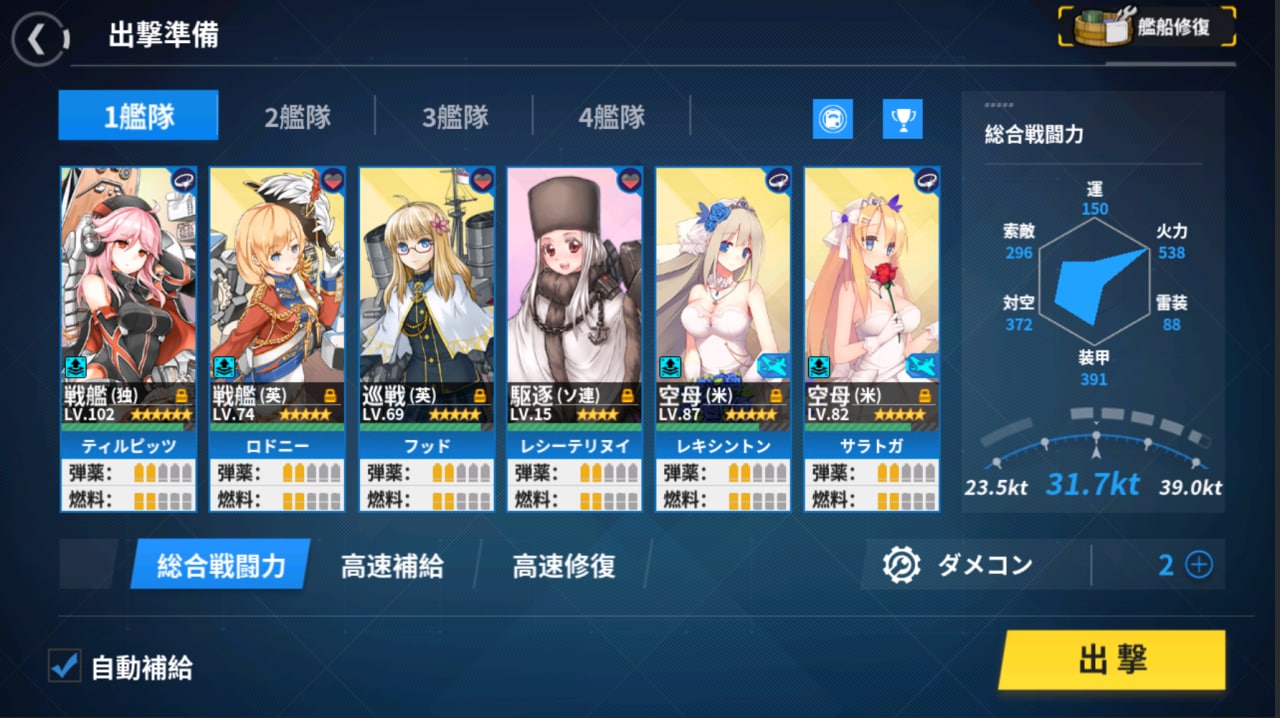Switch to the 3艦隊 tab
This screenshot has width=1280, height=718.
click(454, 117)
